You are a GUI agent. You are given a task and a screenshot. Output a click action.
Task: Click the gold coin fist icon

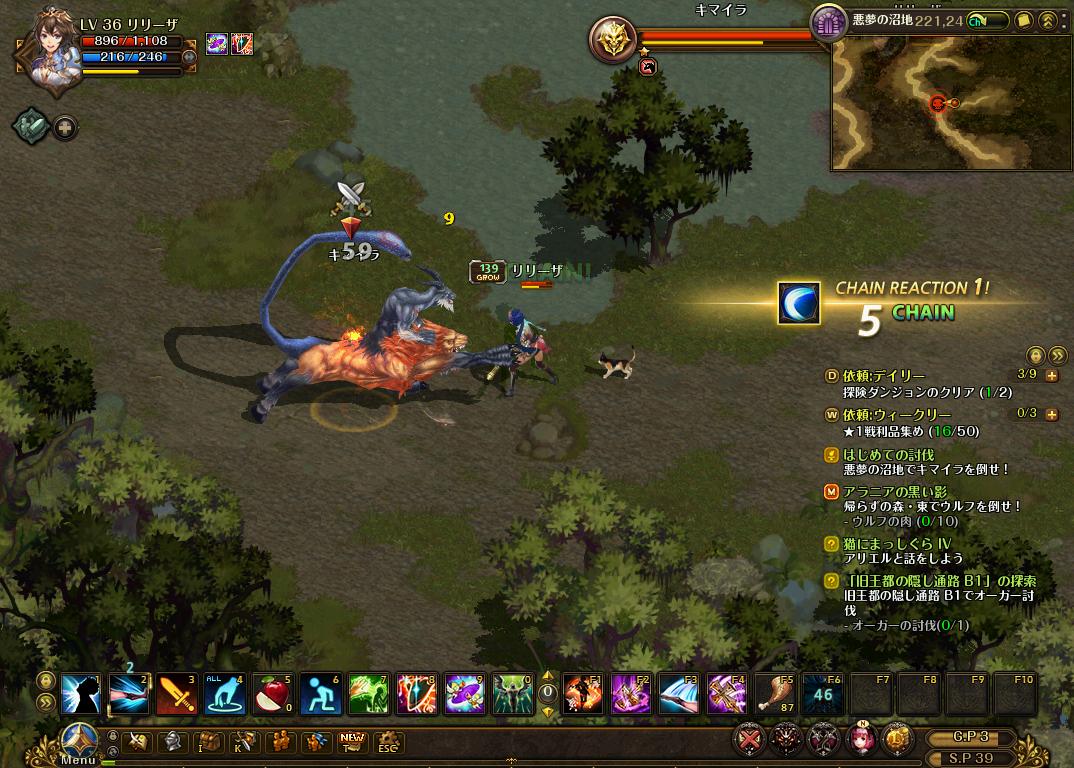pos(898,740)
